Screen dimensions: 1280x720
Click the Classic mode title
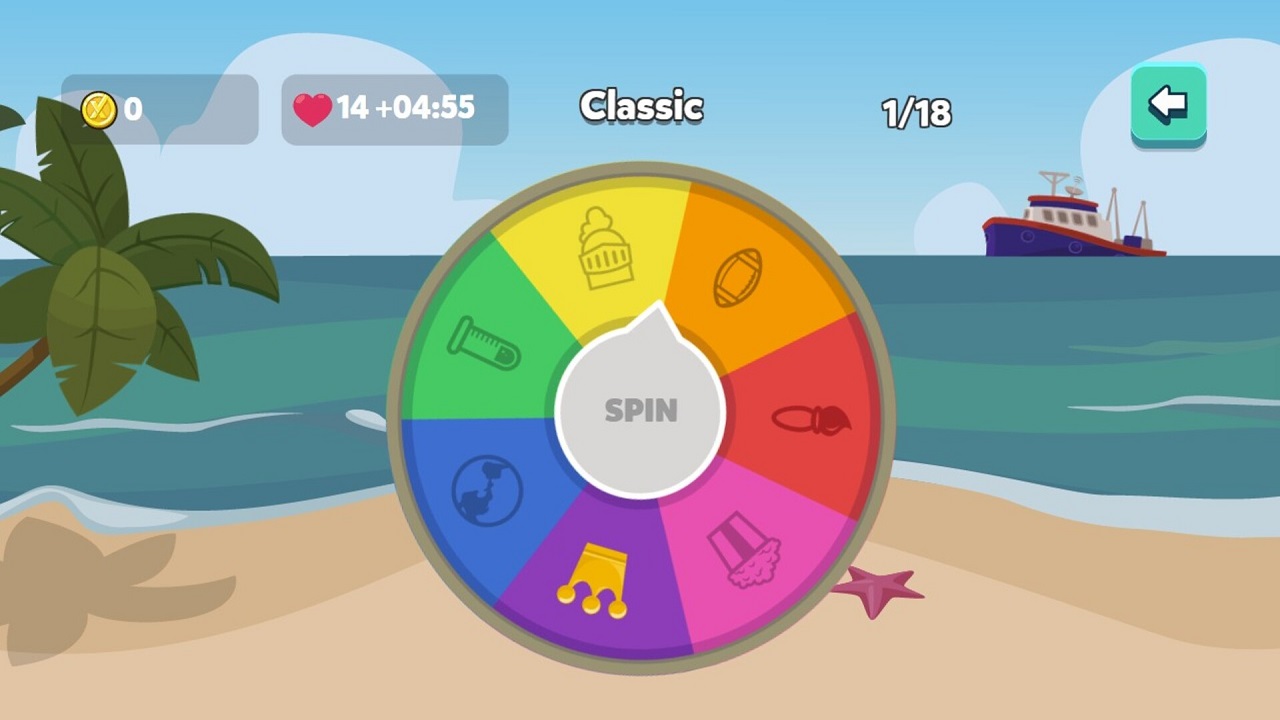641,107
